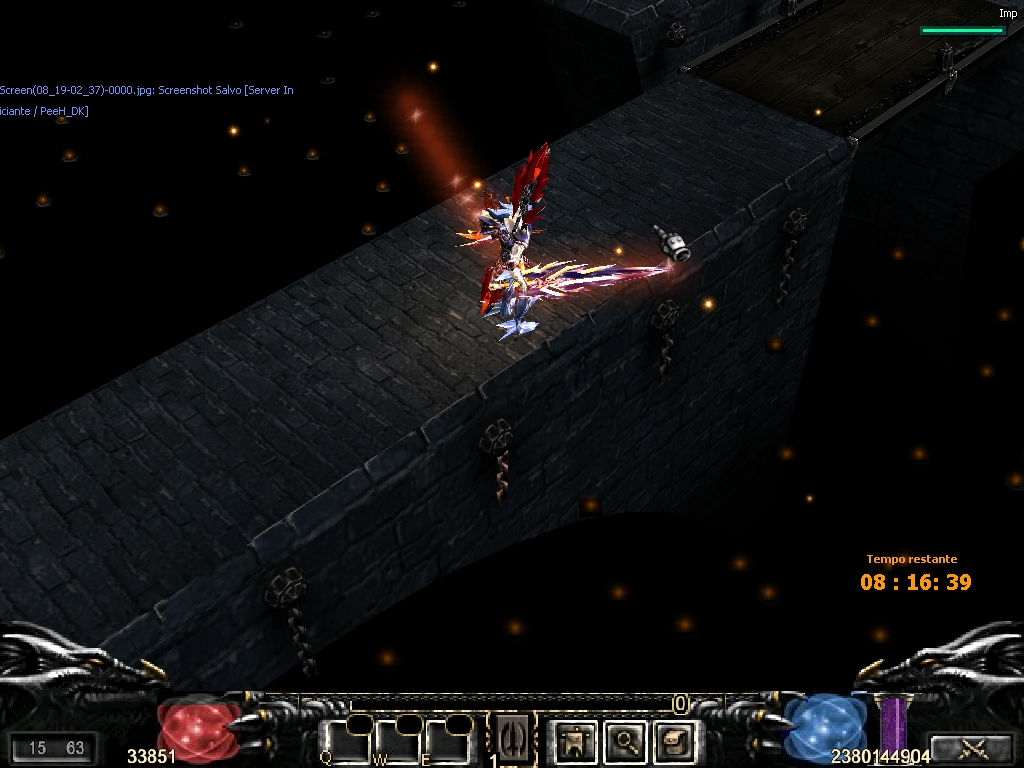
Task: Click the magnifying glass button
Action: (x=627, y=741)
